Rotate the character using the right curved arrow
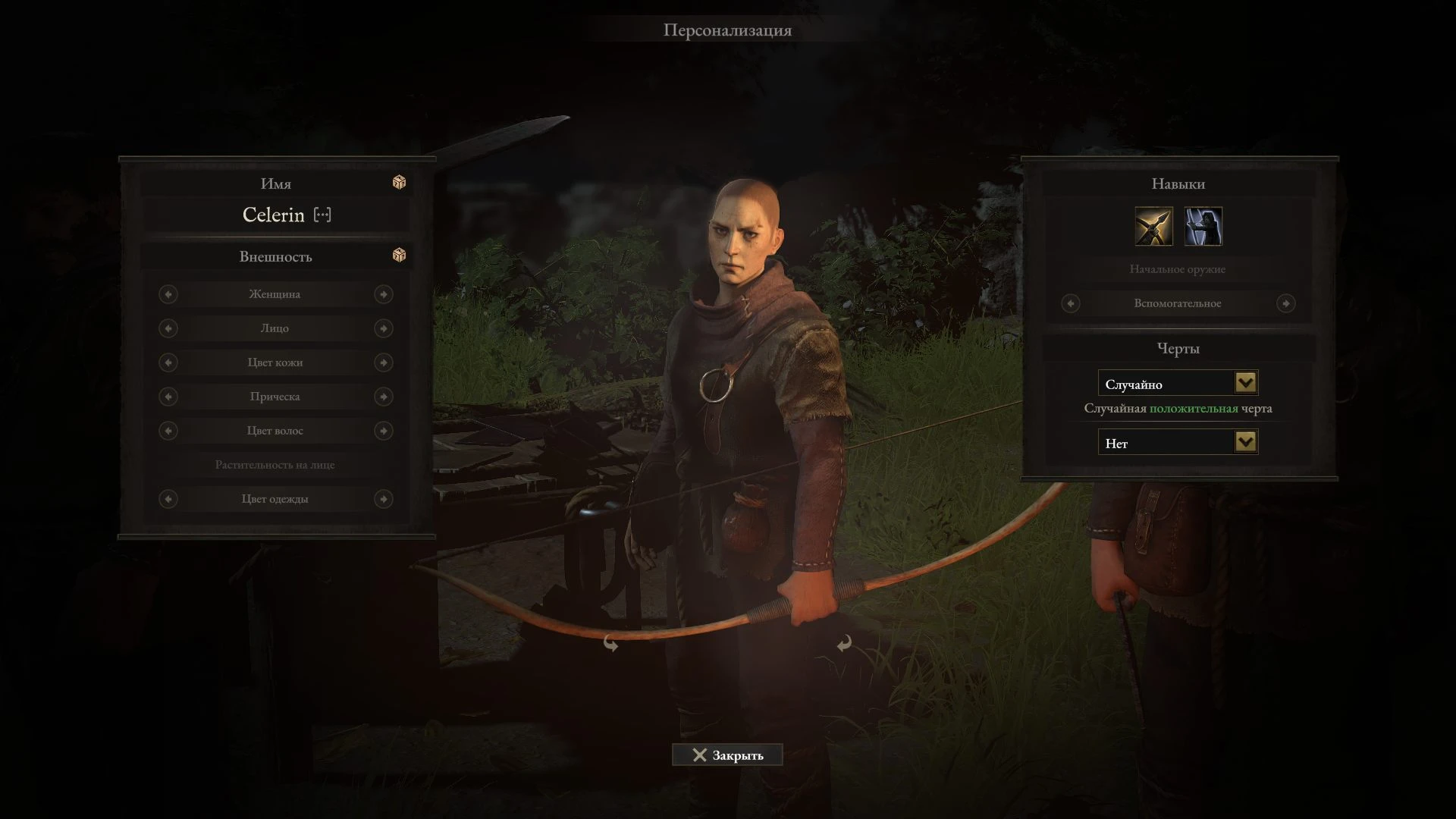The image size is (1456, 819). [x=843, y=644]
